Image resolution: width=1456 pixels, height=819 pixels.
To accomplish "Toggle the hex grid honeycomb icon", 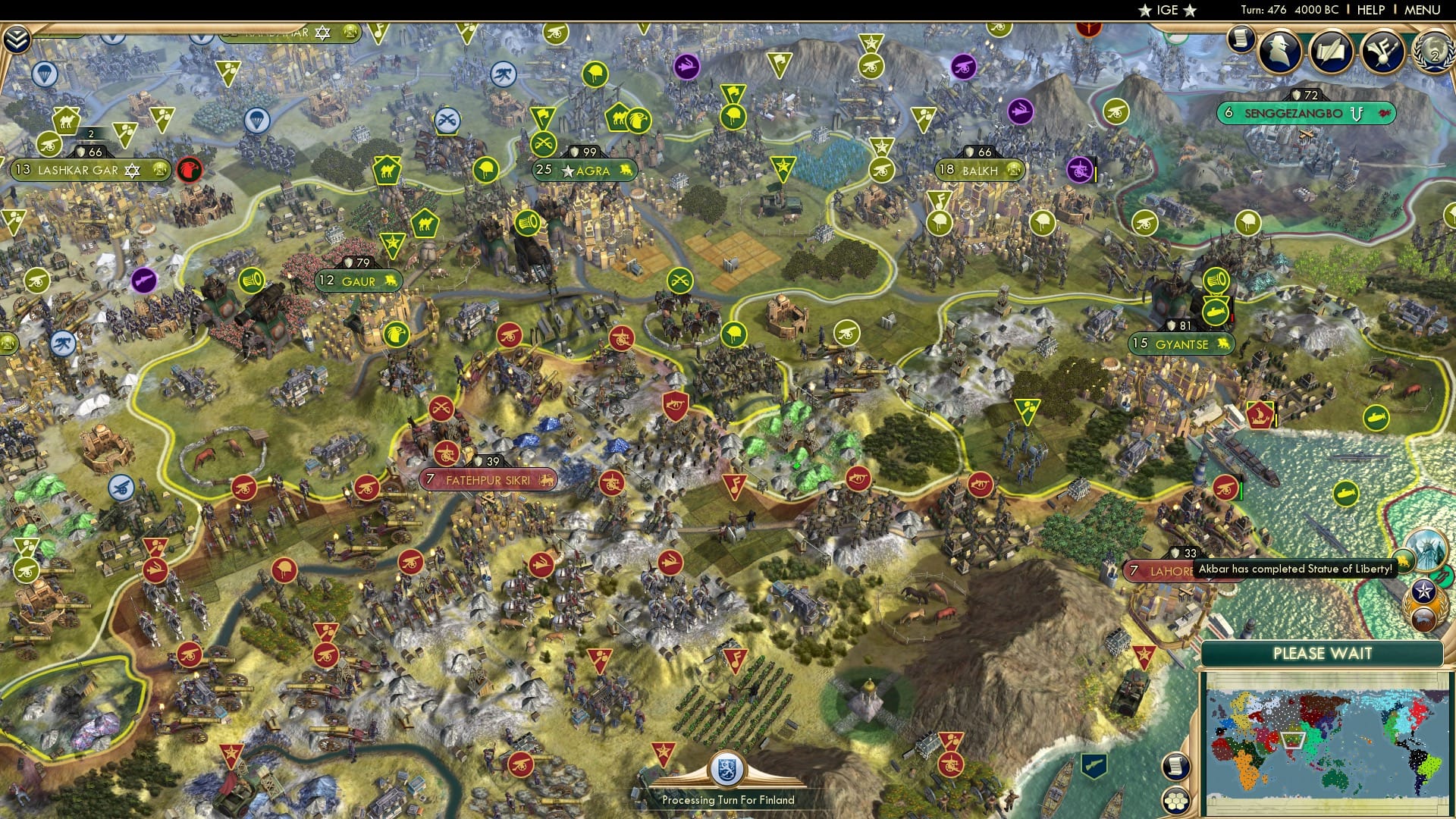I will 1176,801.
